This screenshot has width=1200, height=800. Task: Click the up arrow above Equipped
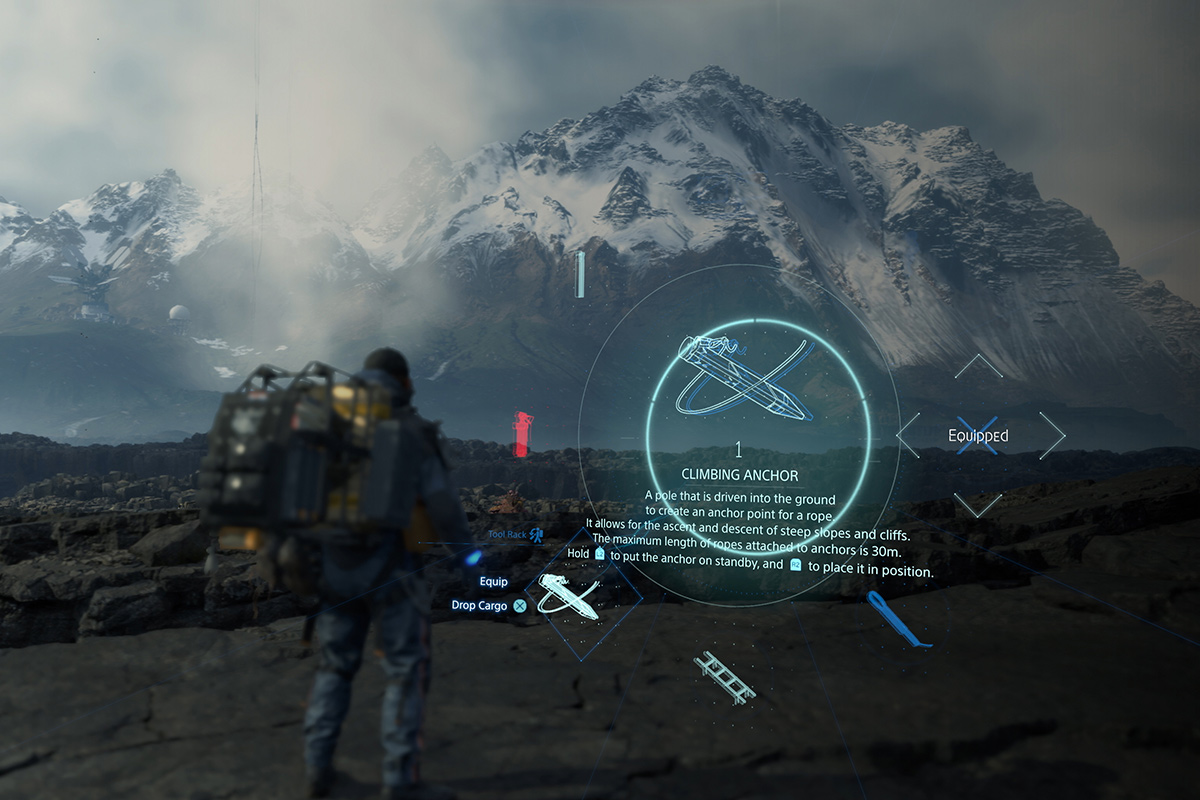[x=978, y=366]
